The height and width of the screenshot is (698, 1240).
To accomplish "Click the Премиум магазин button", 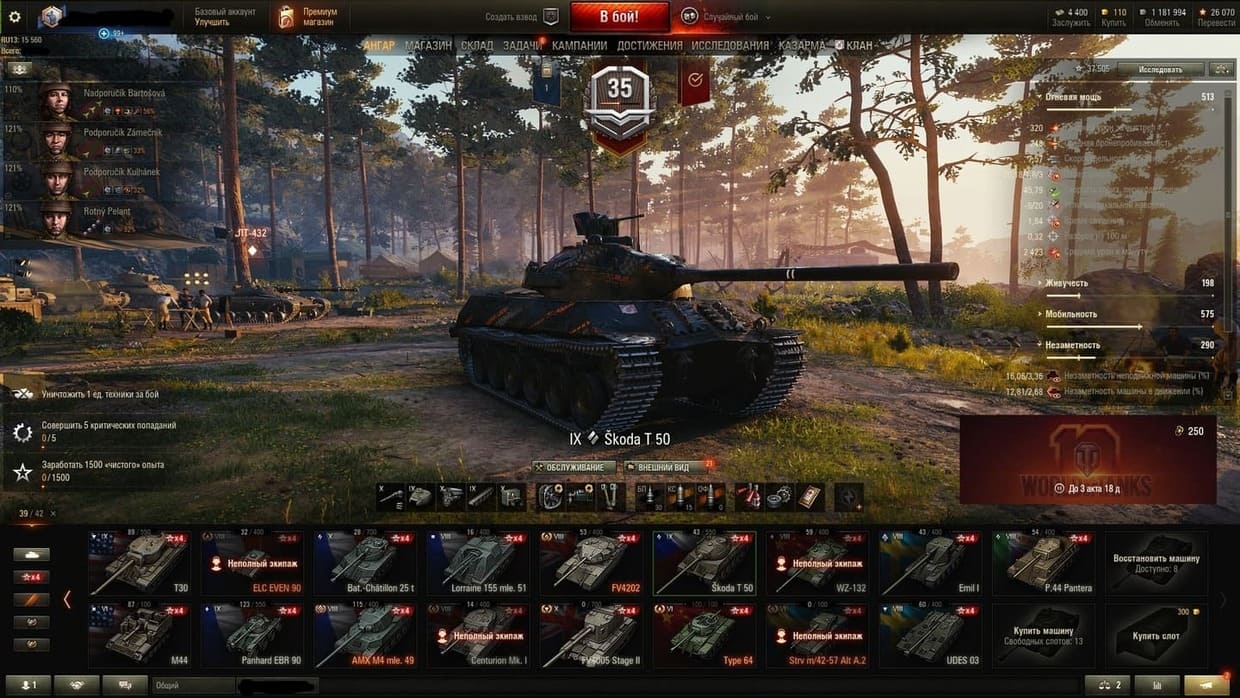I will coord(308,17).
